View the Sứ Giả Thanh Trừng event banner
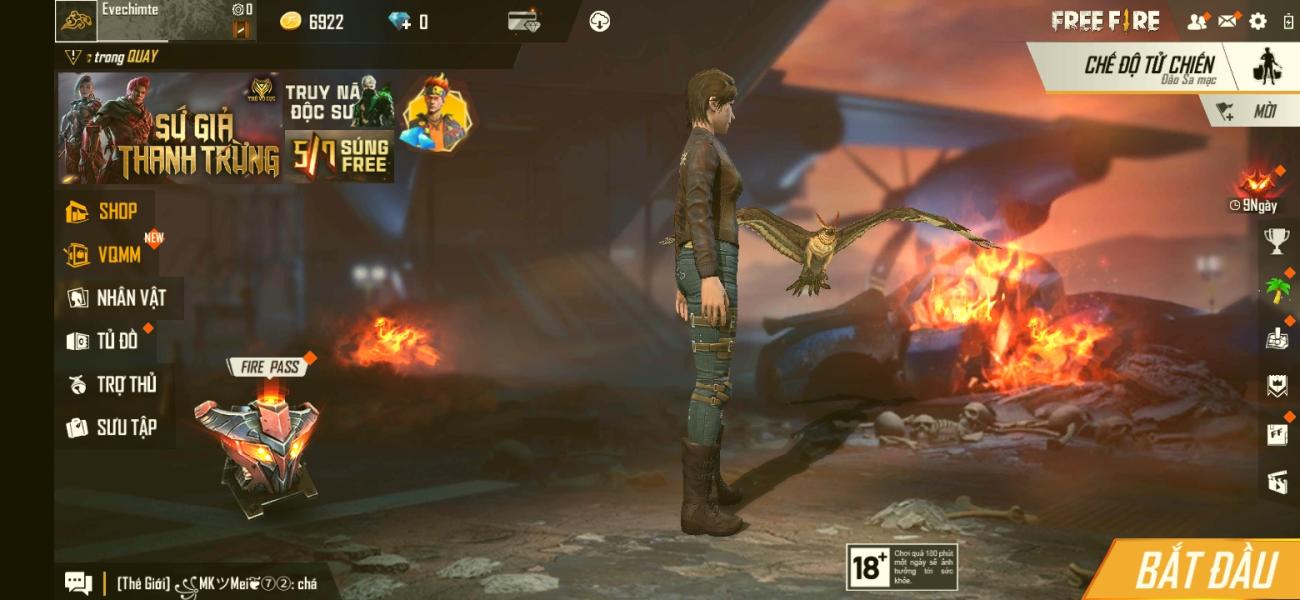The height and width of the screenshot is (600, 1300). [x=168, y=128]
